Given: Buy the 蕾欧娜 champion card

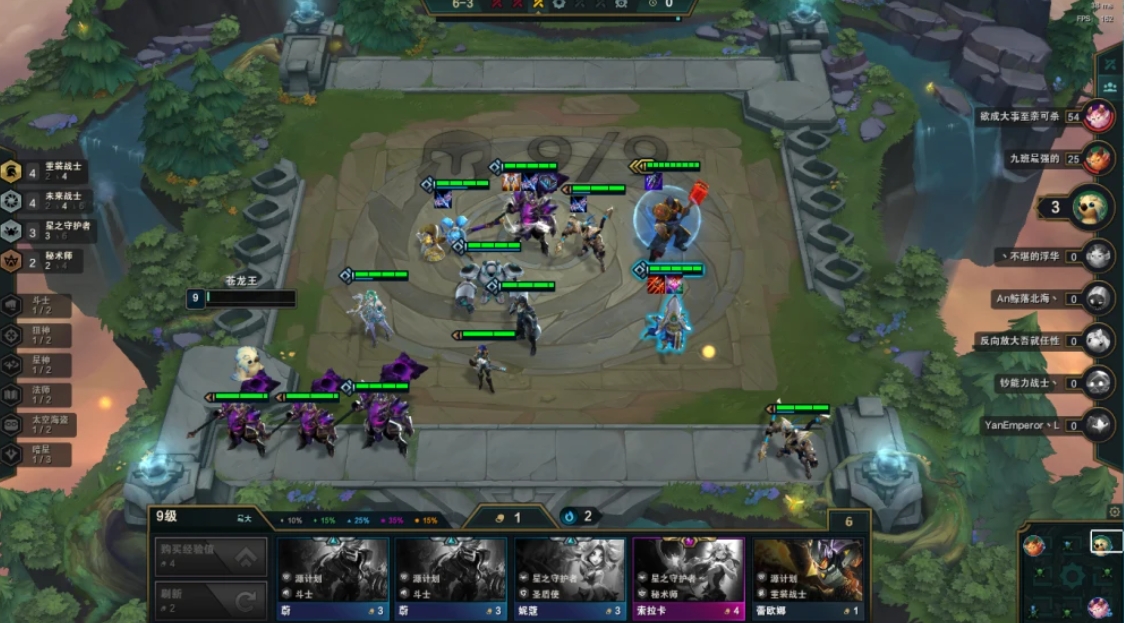Looking at the screenshot, I should point(807,578).
